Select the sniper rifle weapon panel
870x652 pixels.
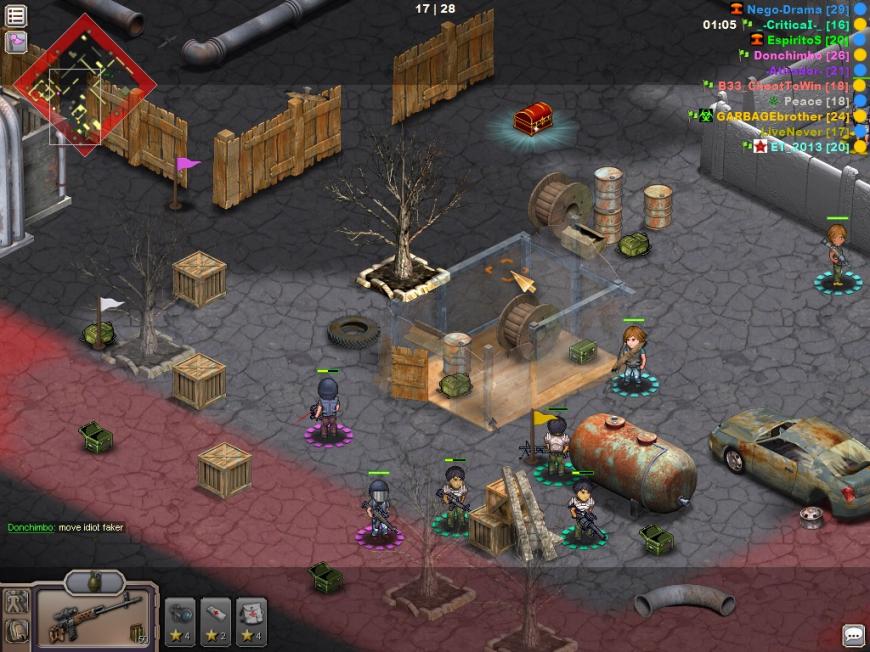tap(95, 615)
